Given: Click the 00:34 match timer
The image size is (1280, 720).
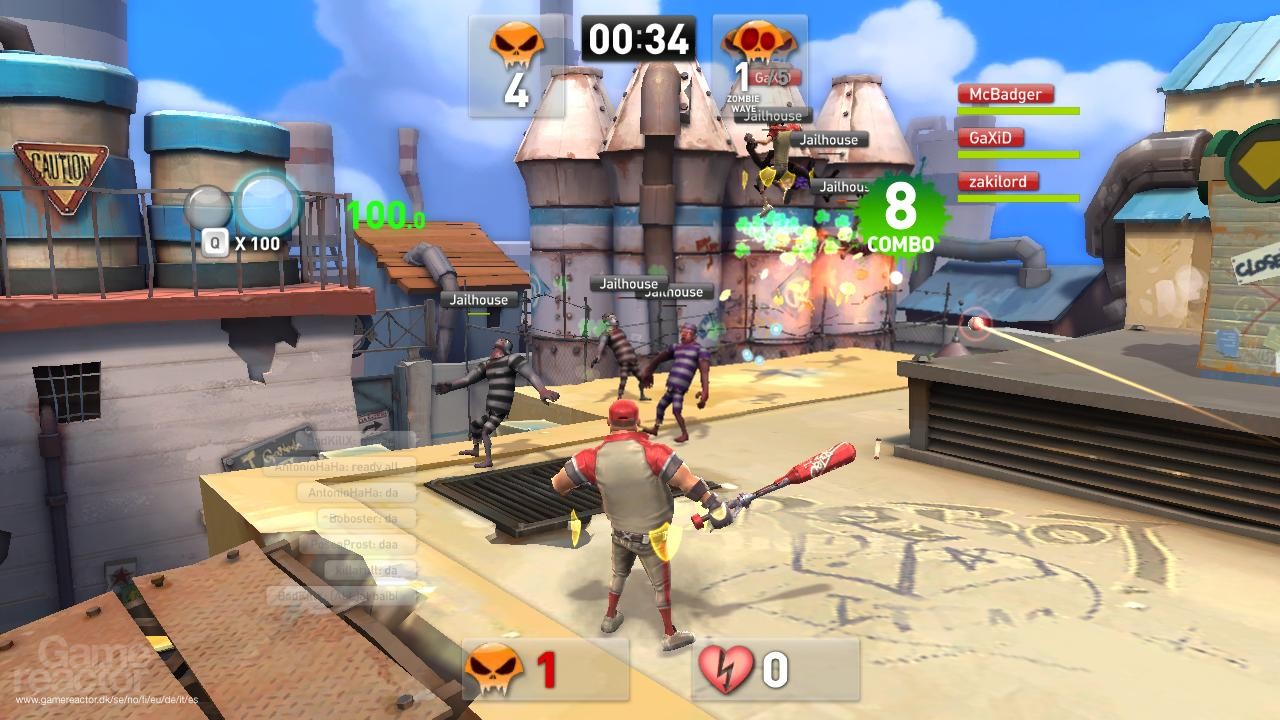Looking at the screenshot, I should point(641,40).
